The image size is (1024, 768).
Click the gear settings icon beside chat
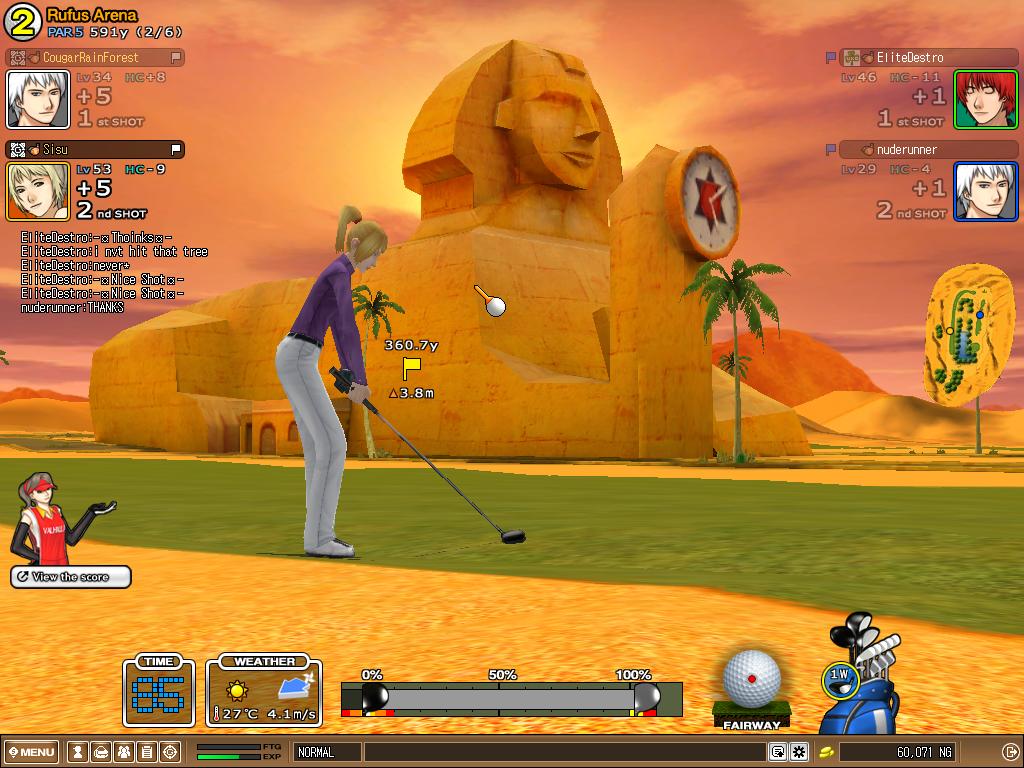tap(799, 752)
